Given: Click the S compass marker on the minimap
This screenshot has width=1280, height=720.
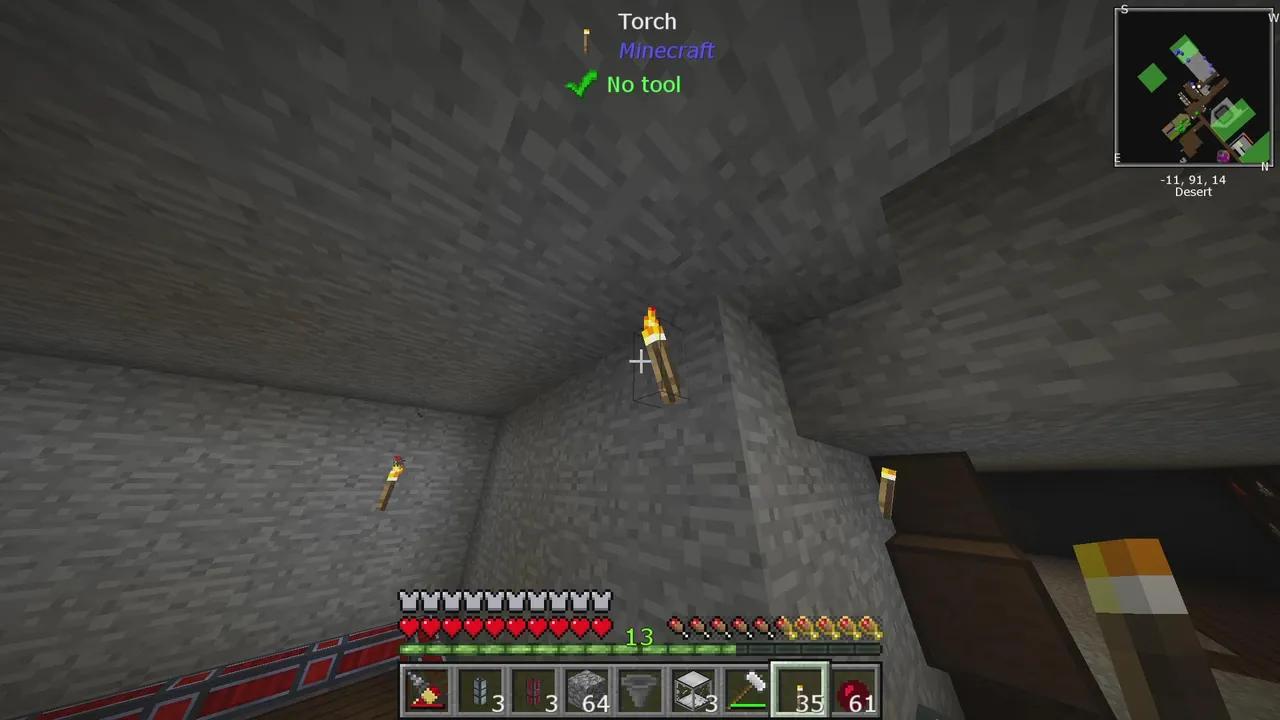Looking at the screenshot, I should click(1124, 10).
